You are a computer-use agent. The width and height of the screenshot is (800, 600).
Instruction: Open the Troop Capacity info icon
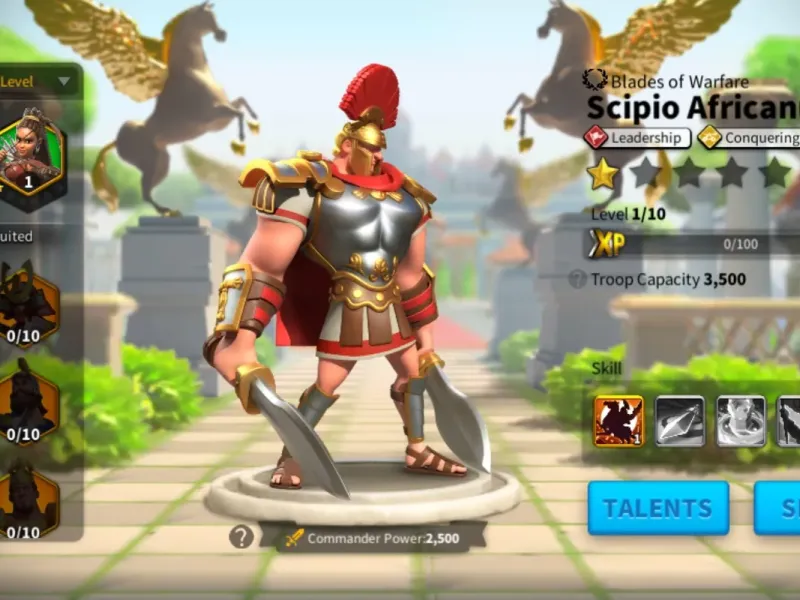pyautogui.click(x=577, y=280)
